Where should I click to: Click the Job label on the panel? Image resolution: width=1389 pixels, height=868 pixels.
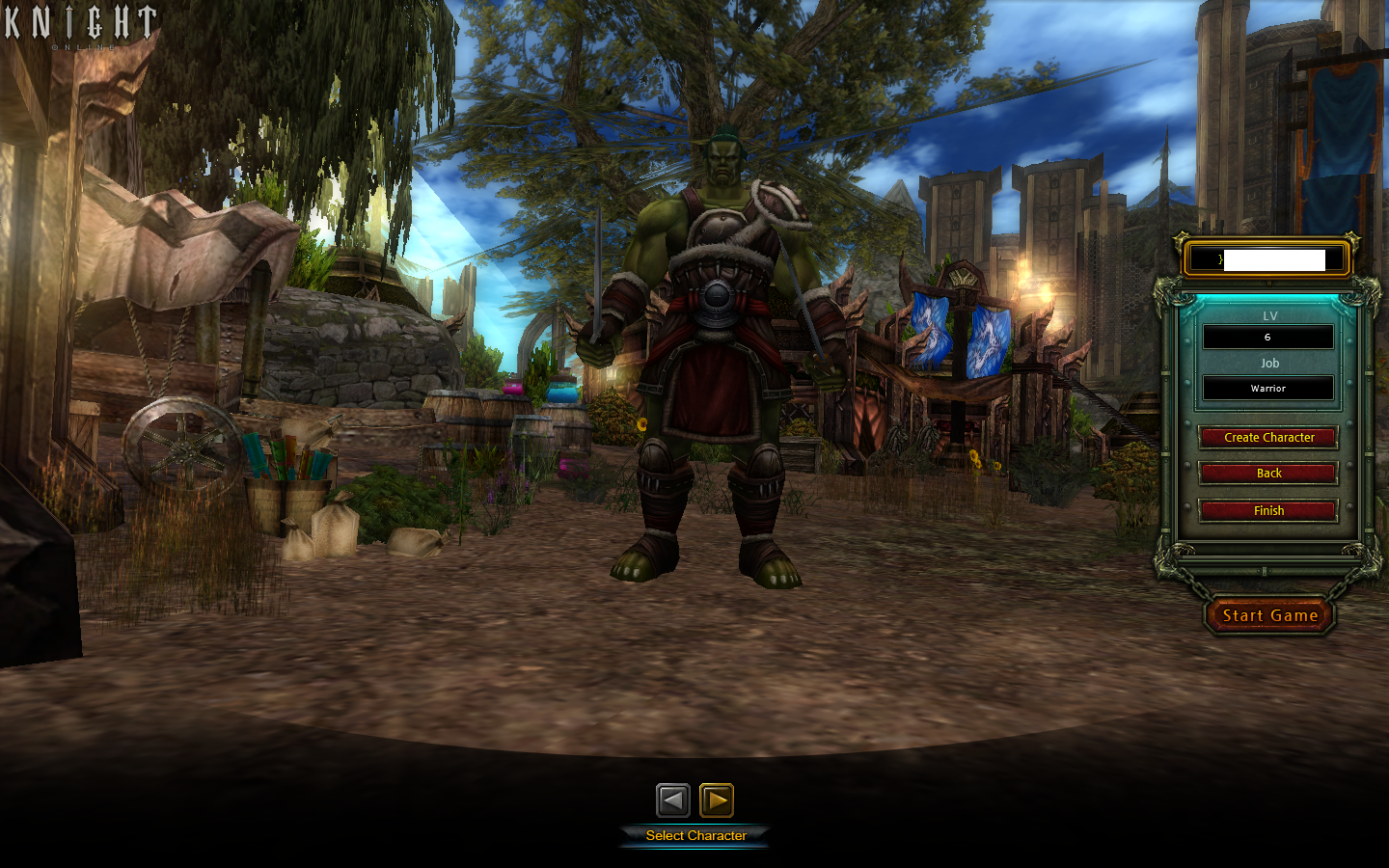(1268, 363)
